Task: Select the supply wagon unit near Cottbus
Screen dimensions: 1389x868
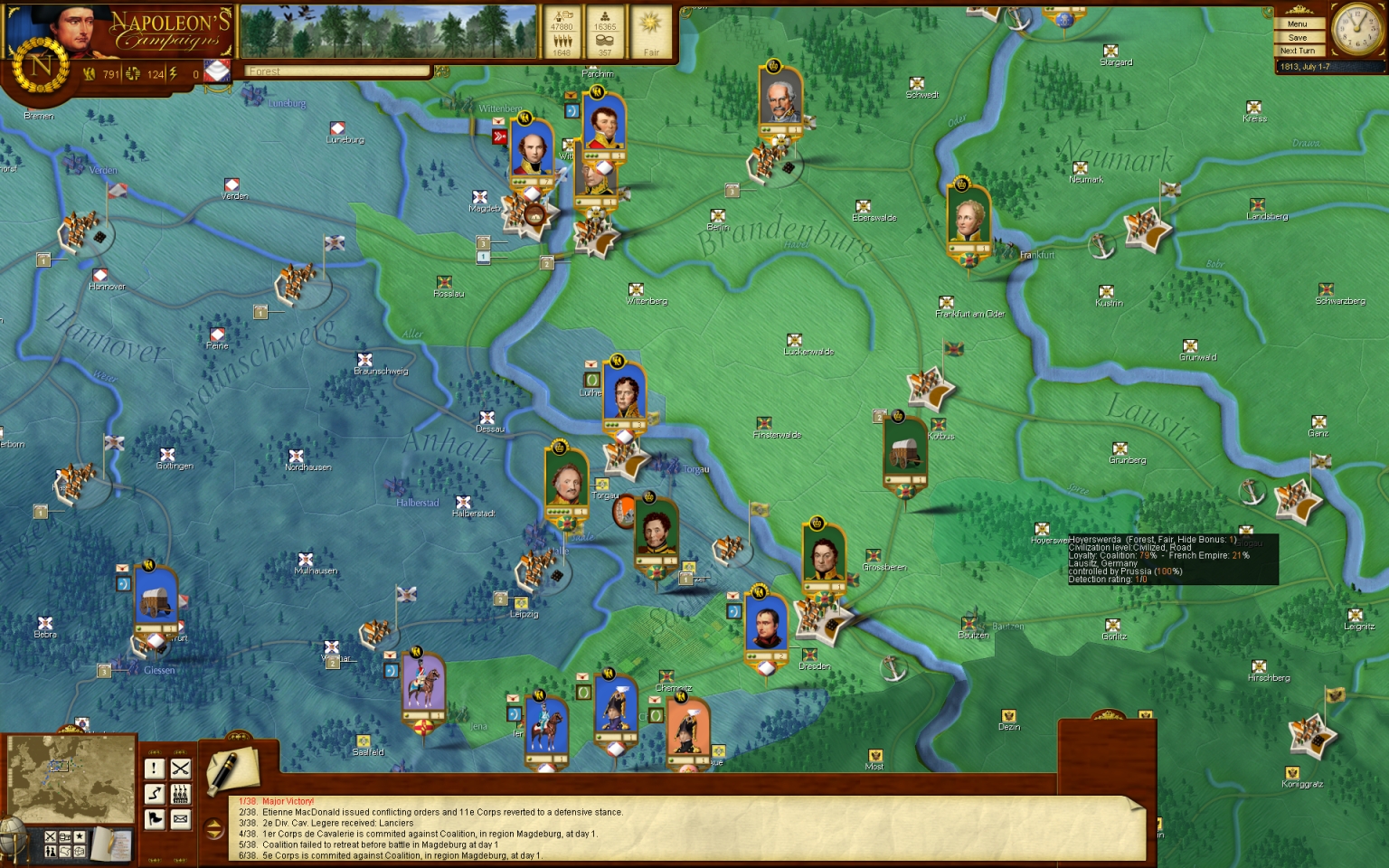Action: pyautogui.click(x=905, y=452)
